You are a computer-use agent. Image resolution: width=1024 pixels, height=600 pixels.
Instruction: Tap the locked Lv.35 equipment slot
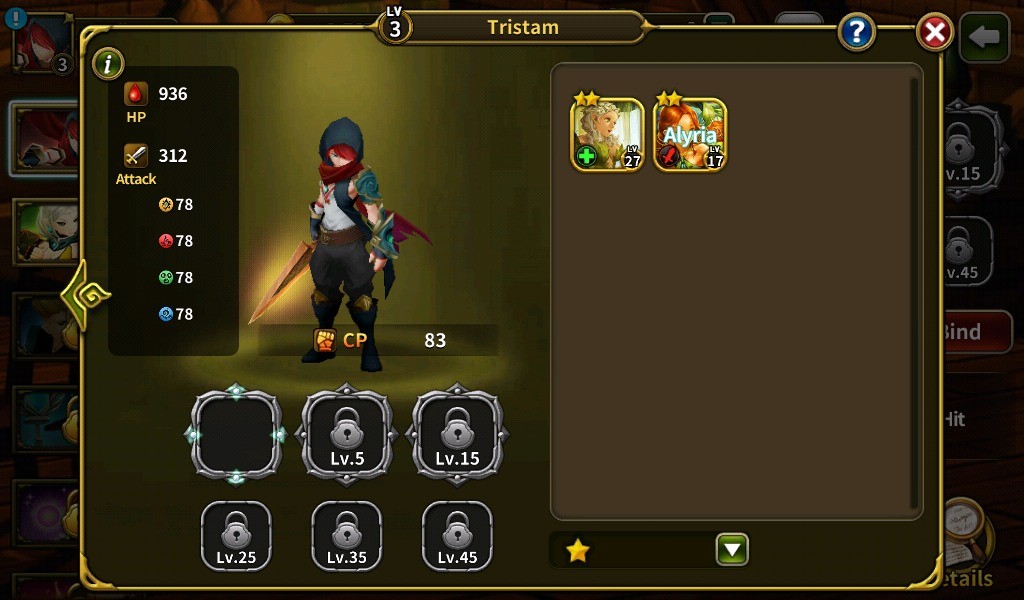[347, 536]
